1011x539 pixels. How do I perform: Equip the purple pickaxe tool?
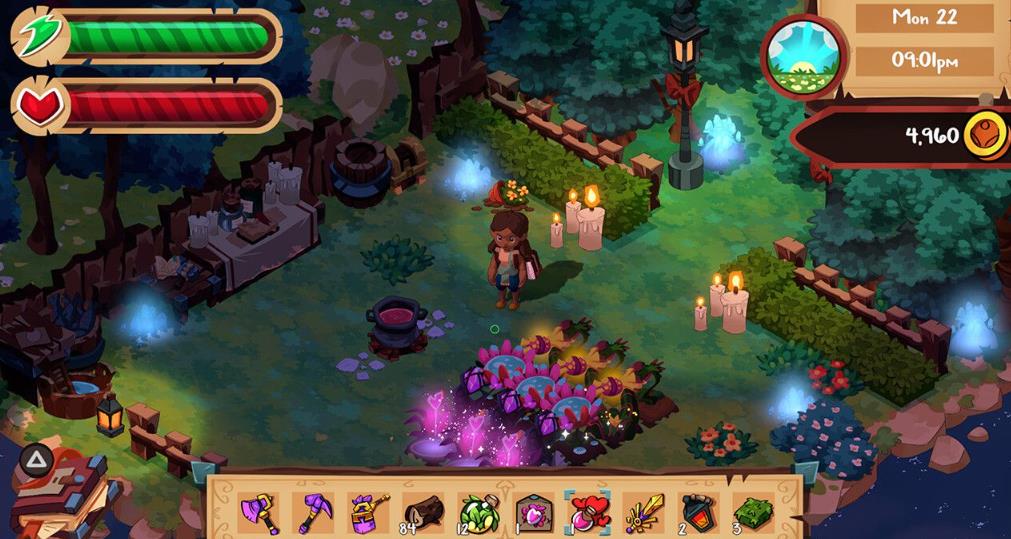[312, 512]
